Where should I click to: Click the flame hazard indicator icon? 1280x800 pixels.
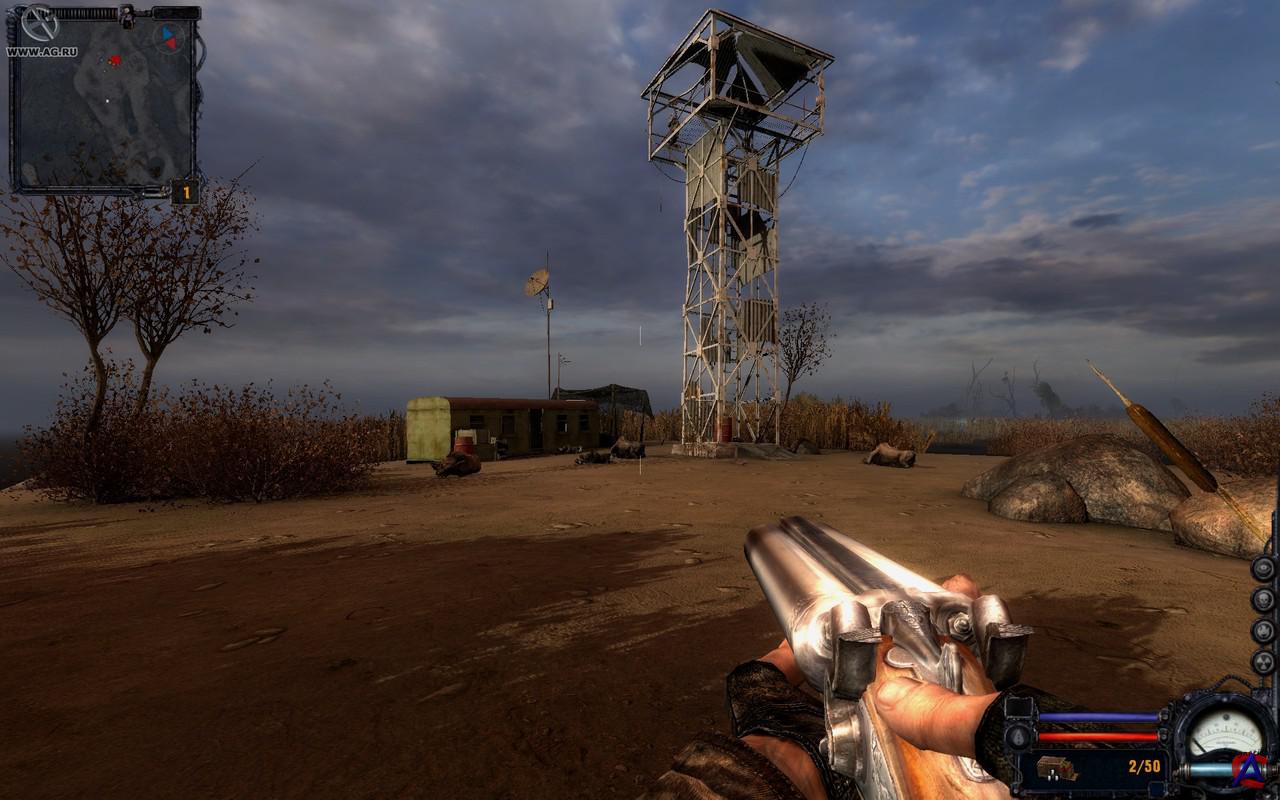(x=1263, y=631)
